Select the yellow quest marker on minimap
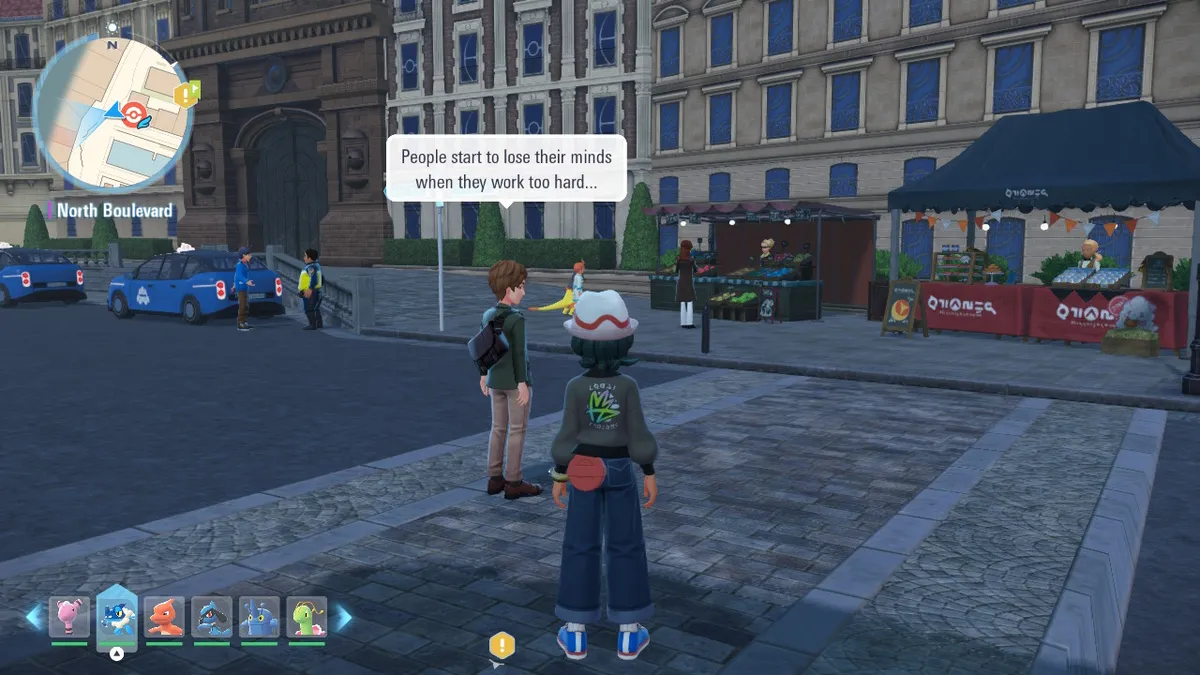 point(186,95)
